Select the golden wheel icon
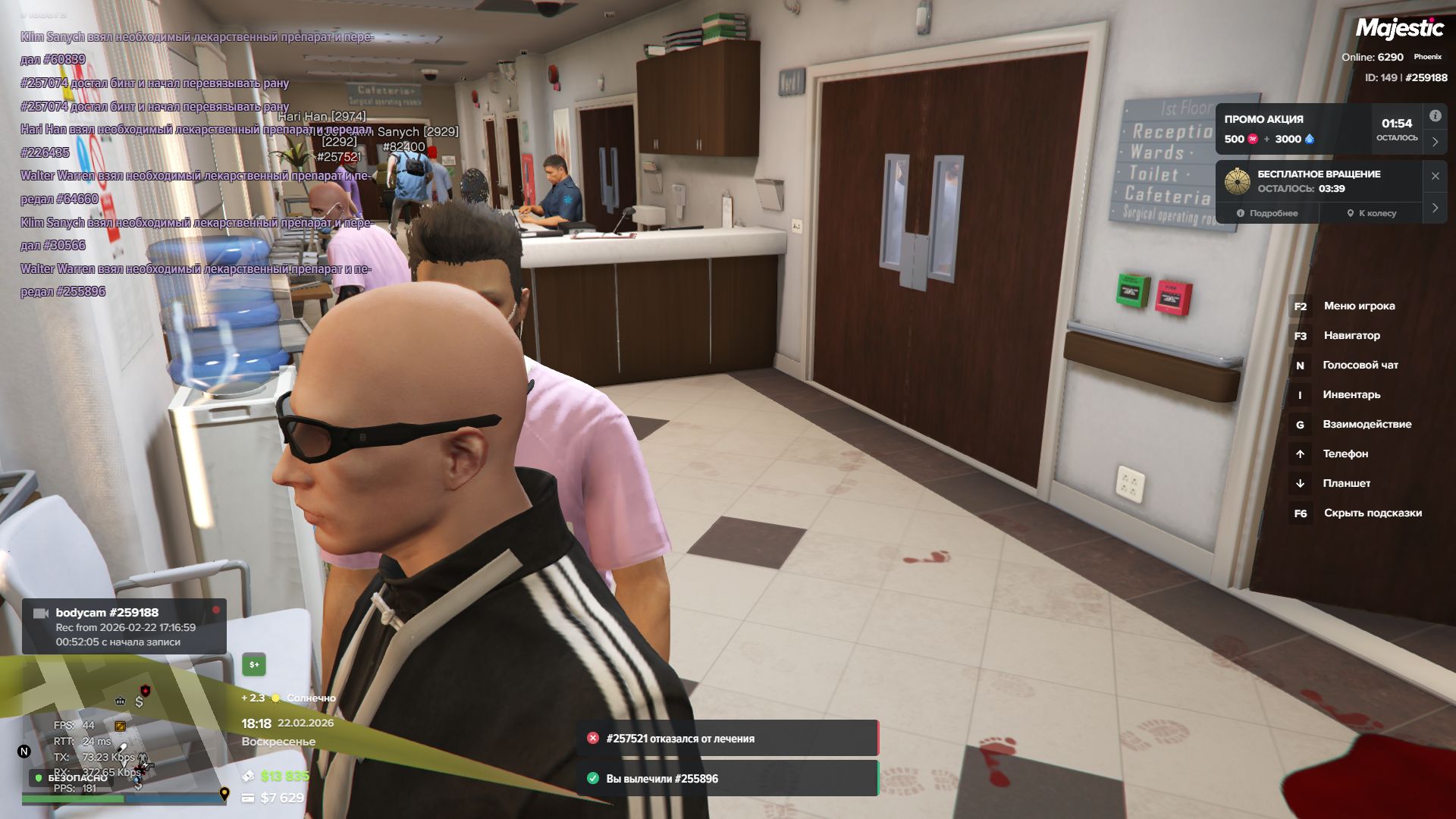This screenshot has height=819, width=1456. tap(1237, 181)
